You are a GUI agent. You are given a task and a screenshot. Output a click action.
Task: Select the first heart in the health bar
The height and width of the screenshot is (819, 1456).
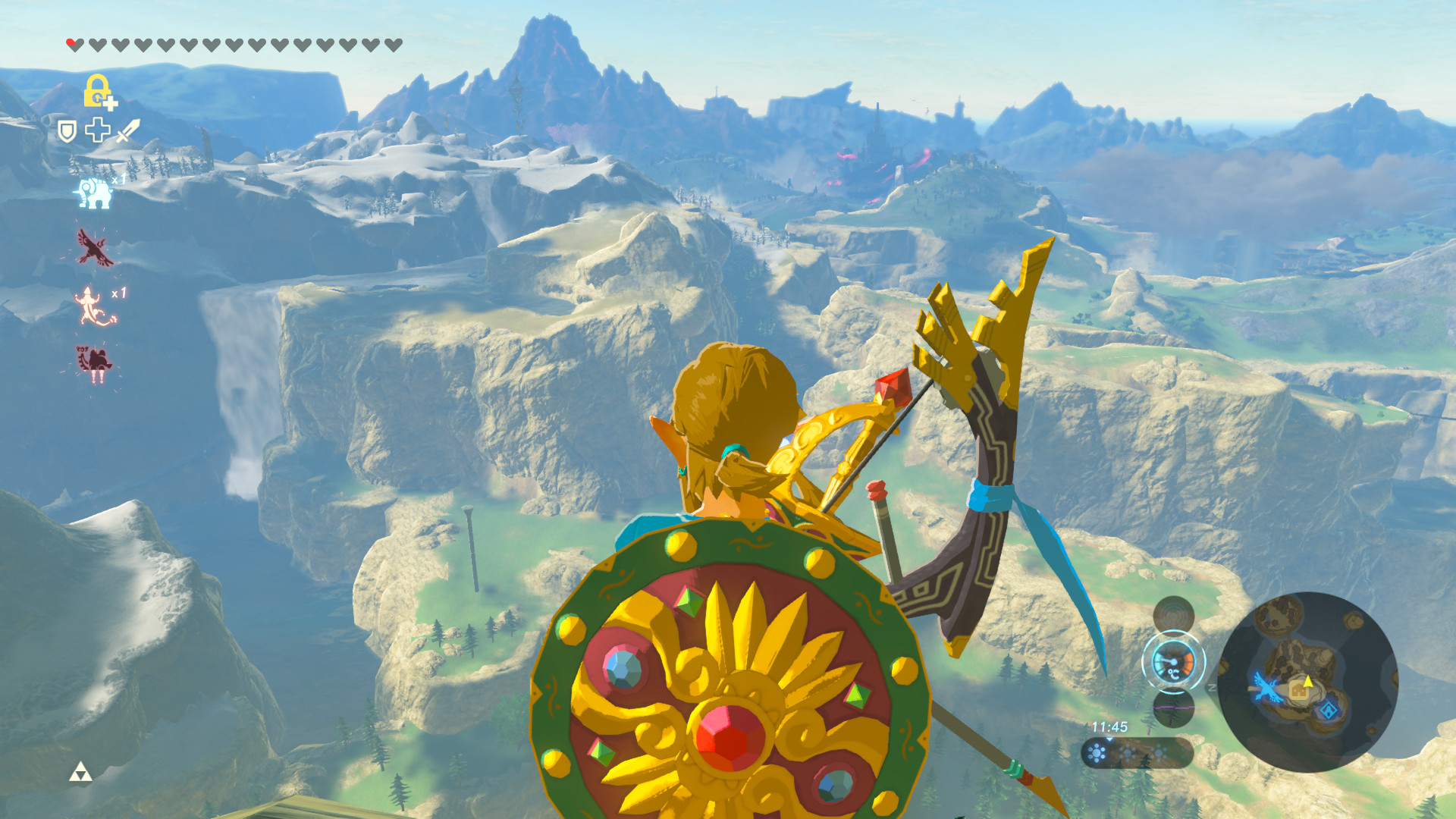[x=74, y=43]
